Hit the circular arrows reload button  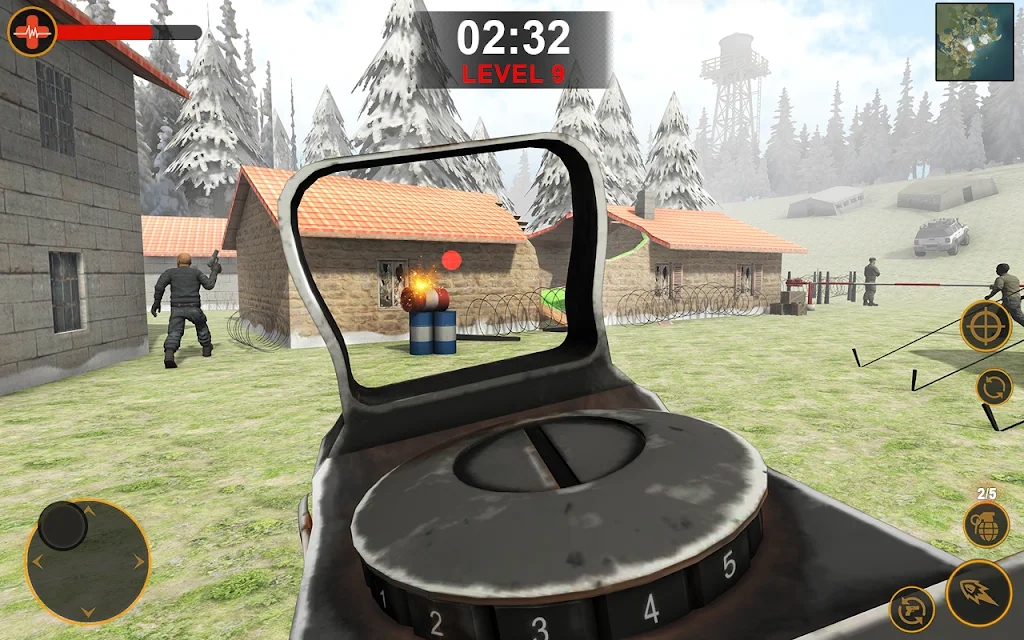point(994,387)
